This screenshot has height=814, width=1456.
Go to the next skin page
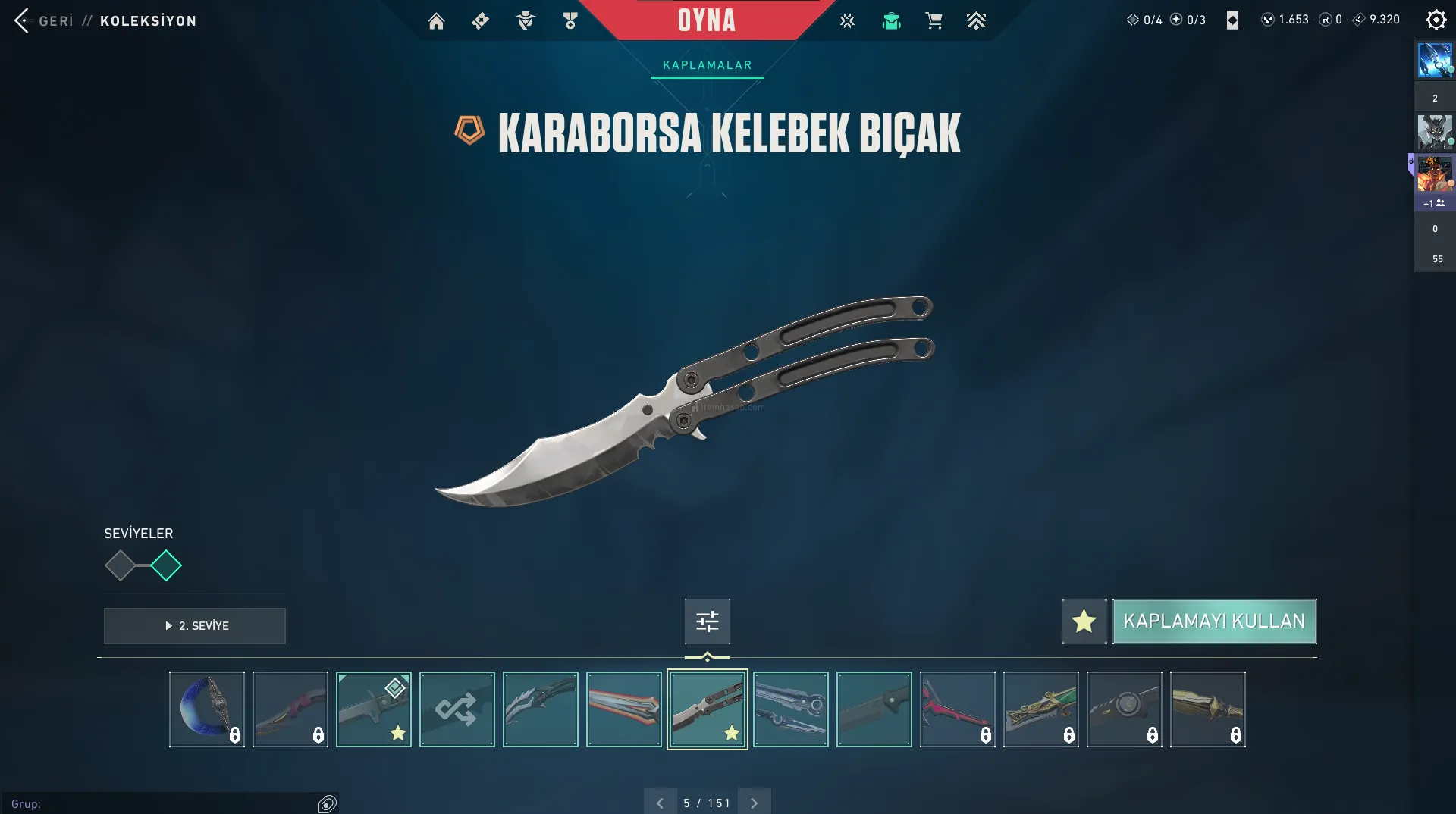(754, 803)
